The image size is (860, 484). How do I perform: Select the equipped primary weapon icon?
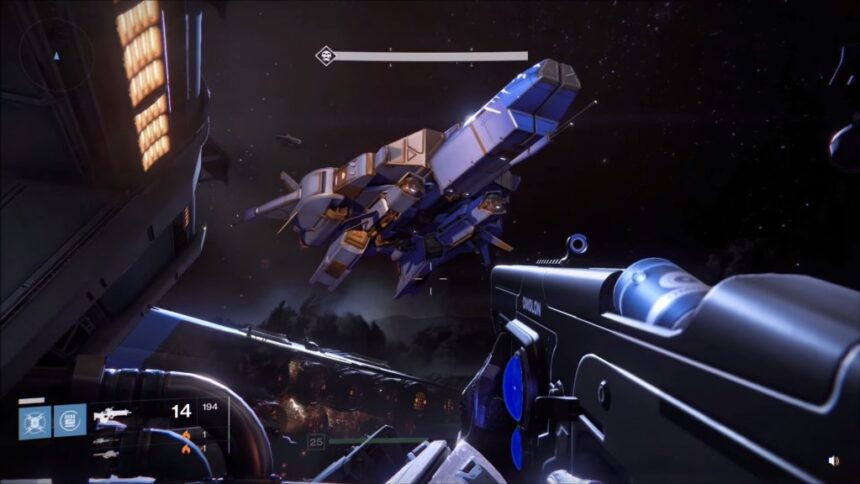(111, 413)
